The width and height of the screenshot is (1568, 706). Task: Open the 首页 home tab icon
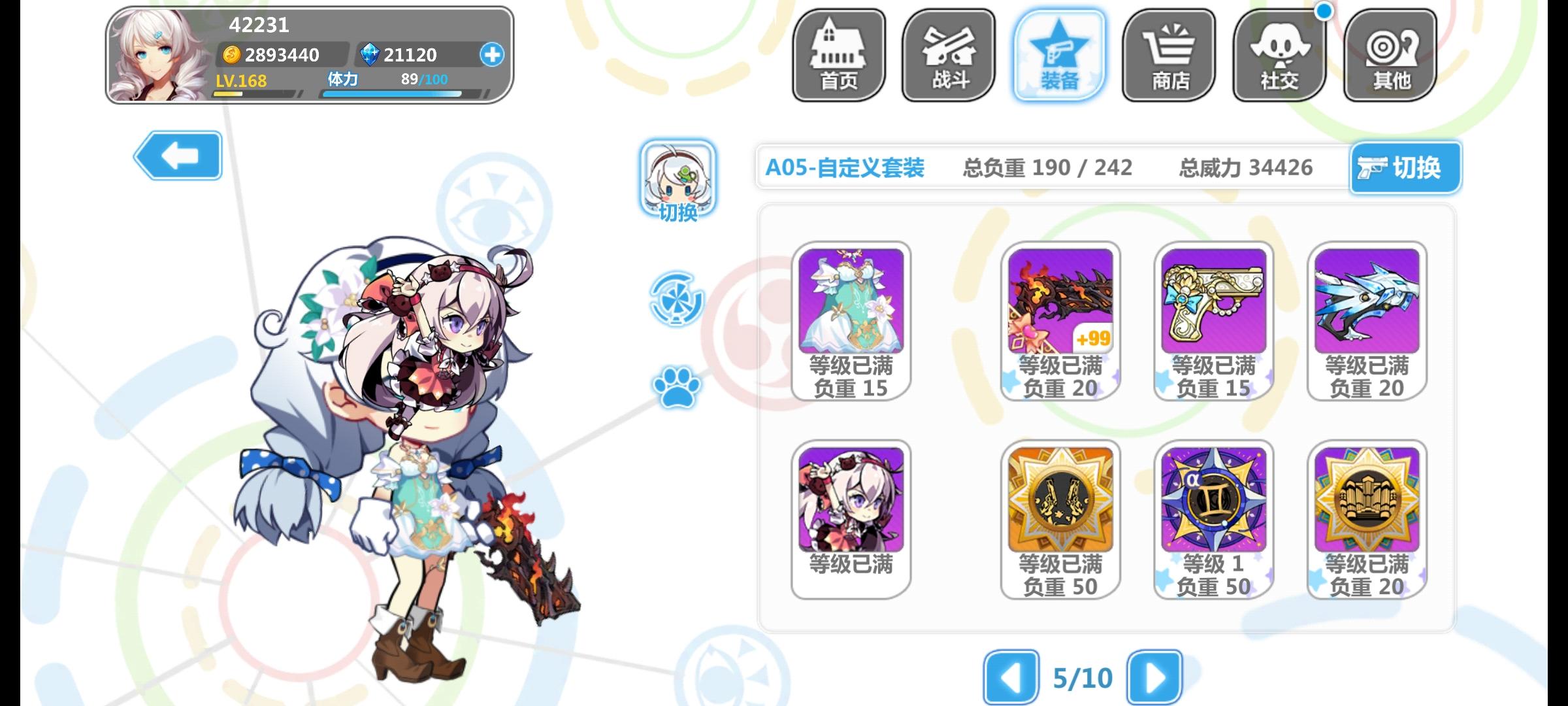tap(837, 56)
